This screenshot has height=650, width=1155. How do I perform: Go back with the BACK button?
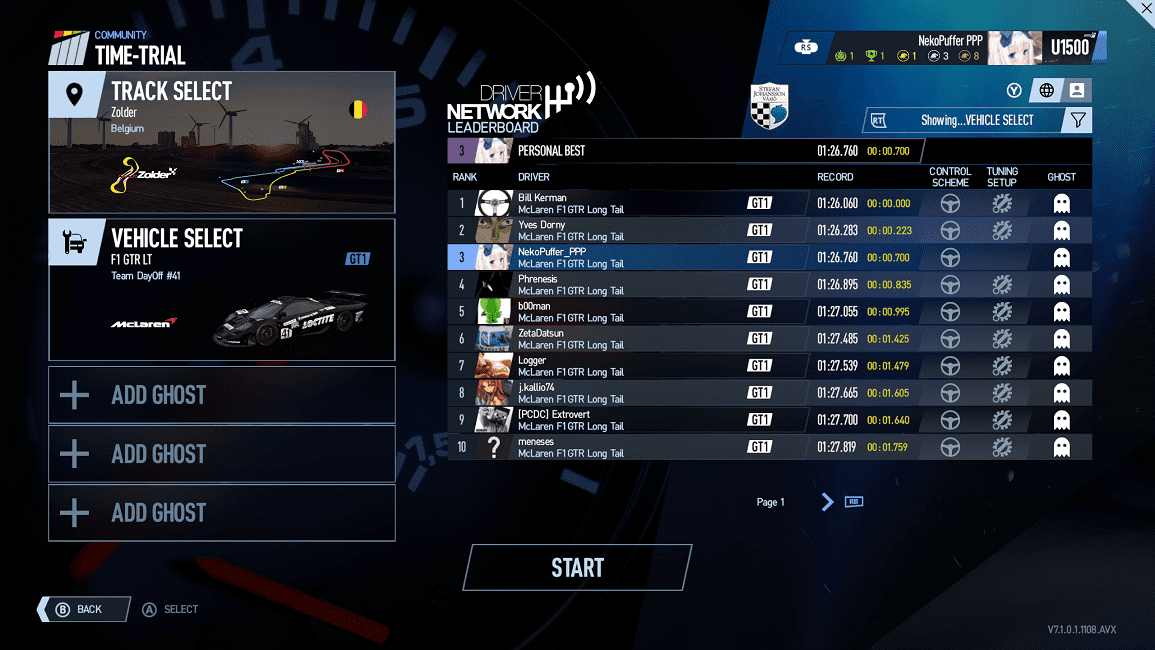tap(84, 609)
